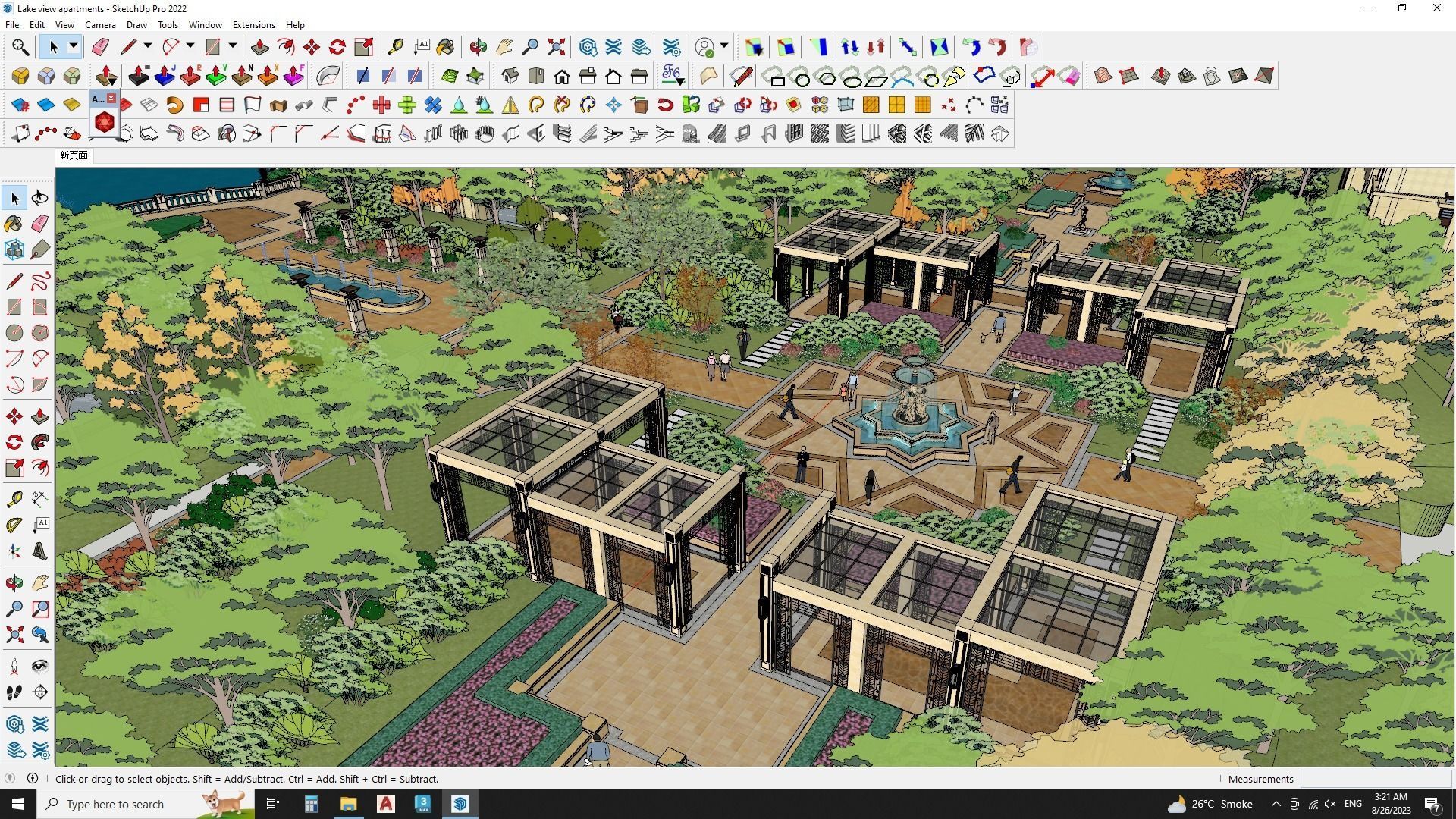Open the Draw menu
Viewport: 1456px width, 819px height.
(x=136, y=25)
